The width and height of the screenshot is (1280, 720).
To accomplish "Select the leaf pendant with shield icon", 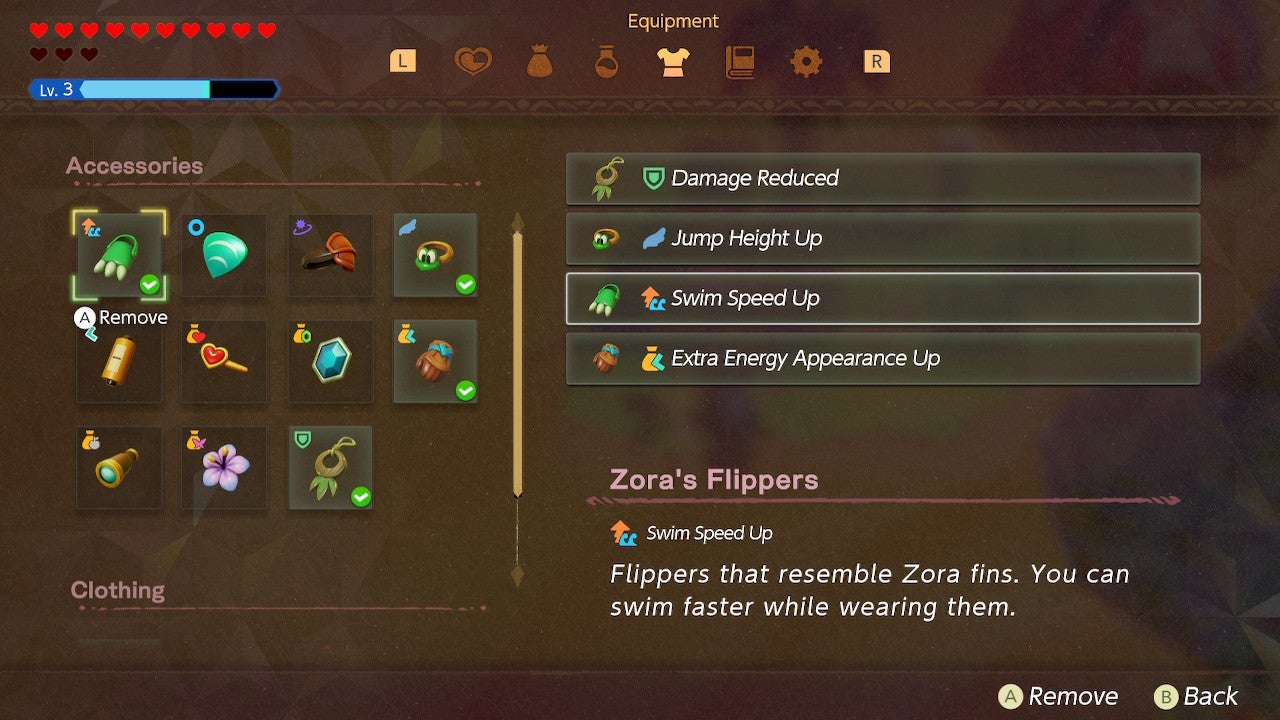I will pyautogui.click(x=330, y=467).
